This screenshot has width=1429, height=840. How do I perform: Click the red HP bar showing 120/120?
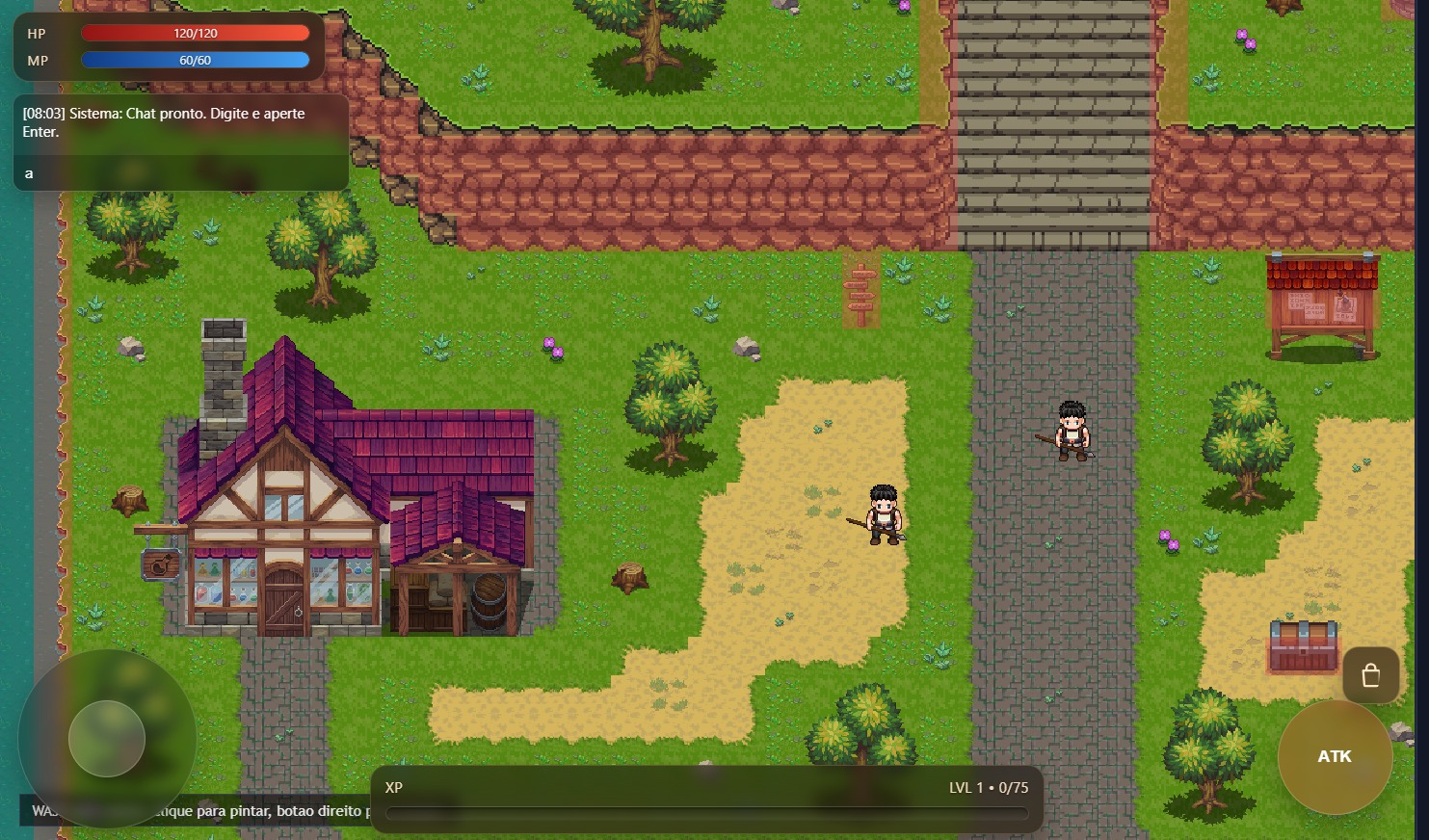(197, 33)
